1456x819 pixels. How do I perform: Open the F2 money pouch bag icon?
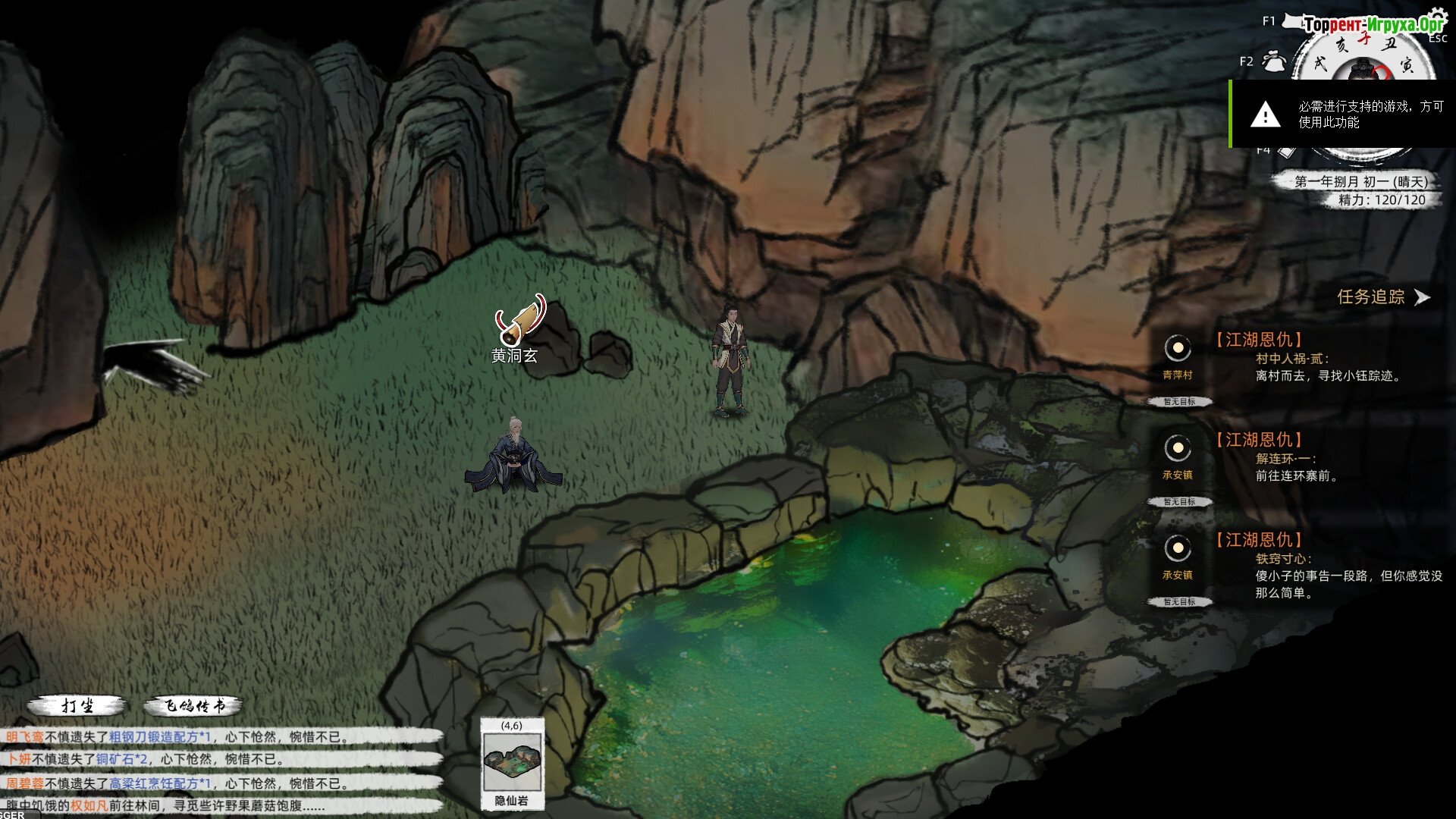(x=1274, y=61)
